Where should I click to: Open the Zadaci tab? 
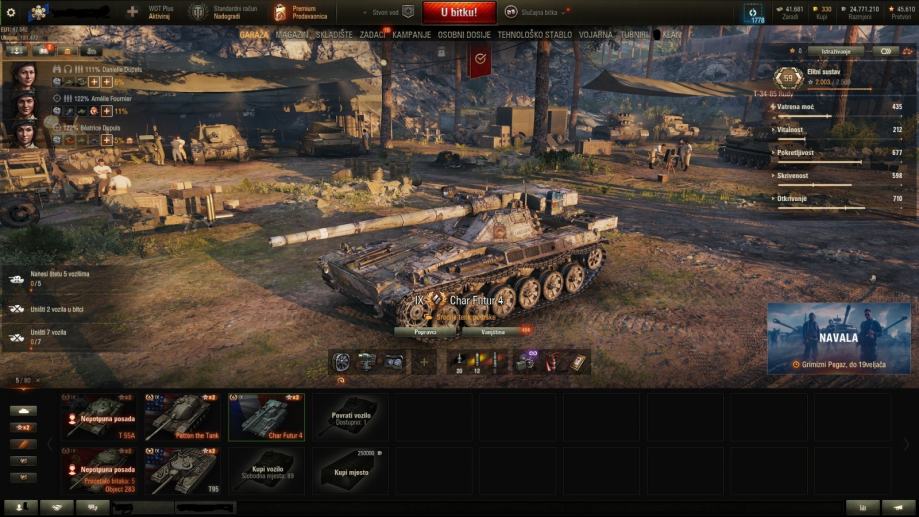(373, 34)
